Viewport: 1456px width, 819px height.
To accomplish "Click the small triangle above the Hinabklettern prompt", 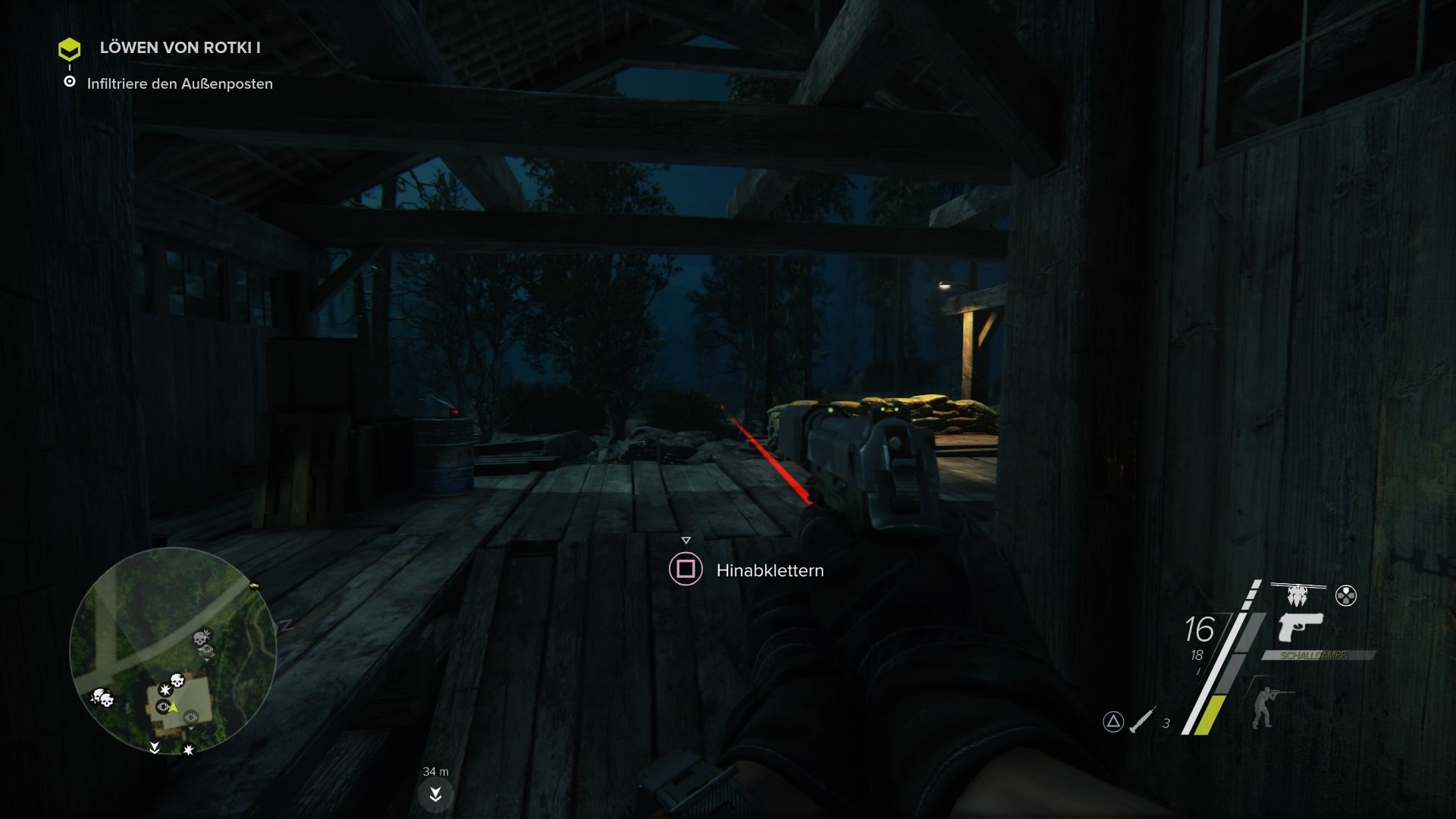I will (x=688, y=540).
